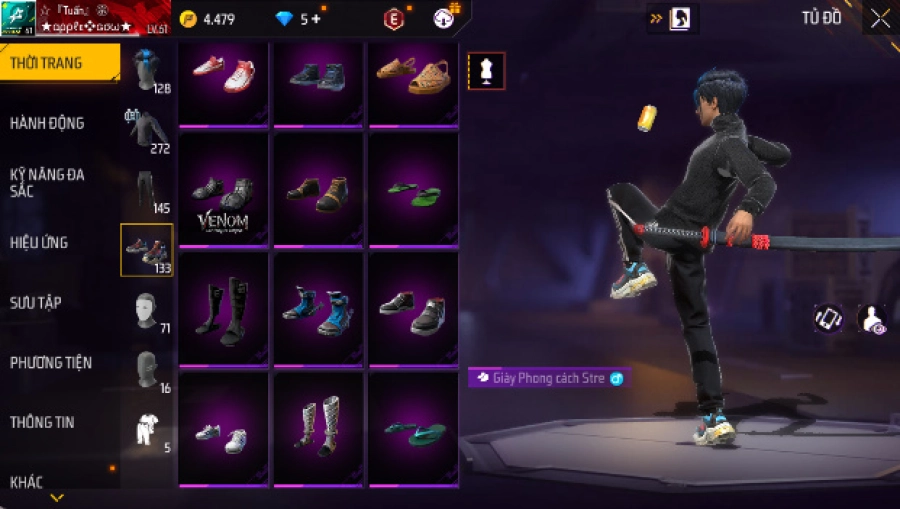Screen dimensions: 900x509
Task: Select the green flip-flops in purple tile
Action: (x=414, y=192)
